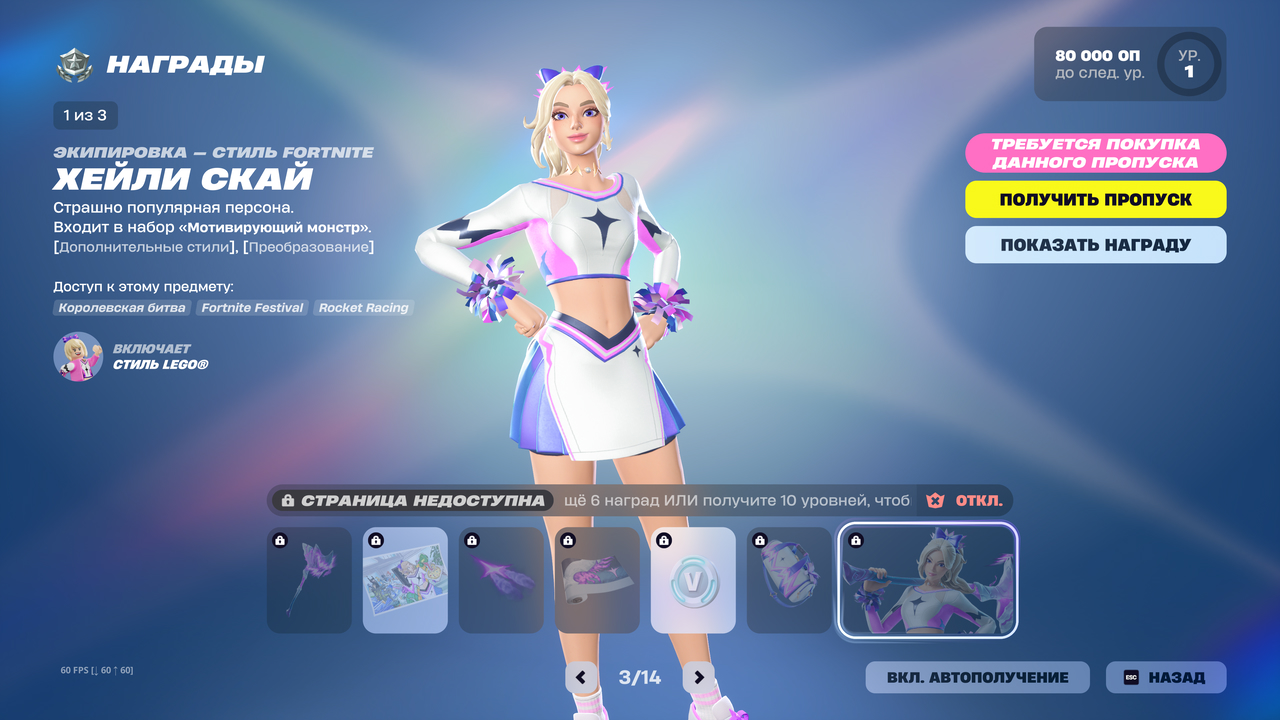The width and height of the screenshot is (1280, 720).
Task: Select the rolled wrap reward tile
Action: [x=597, y=580]
